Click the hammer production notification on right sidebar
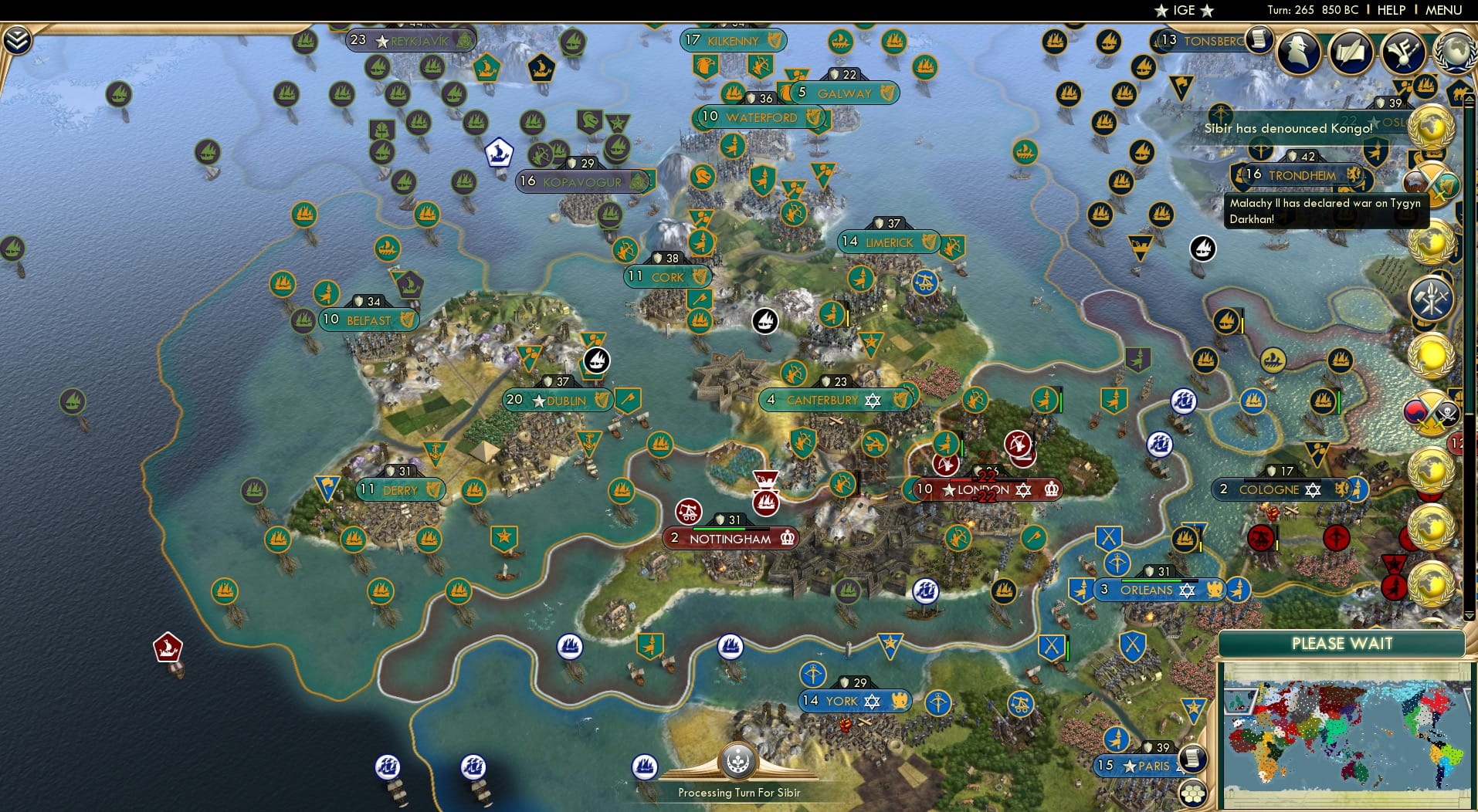The width and height of the screenshot is (1478, 812). pos(1434,296)
